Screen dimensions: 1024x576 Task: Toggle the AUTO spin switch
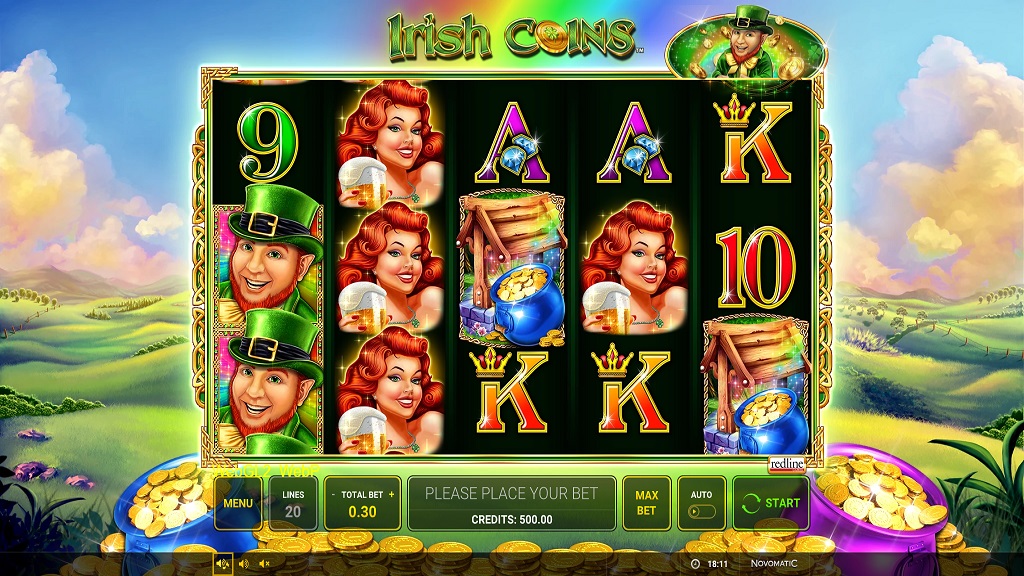701,511
